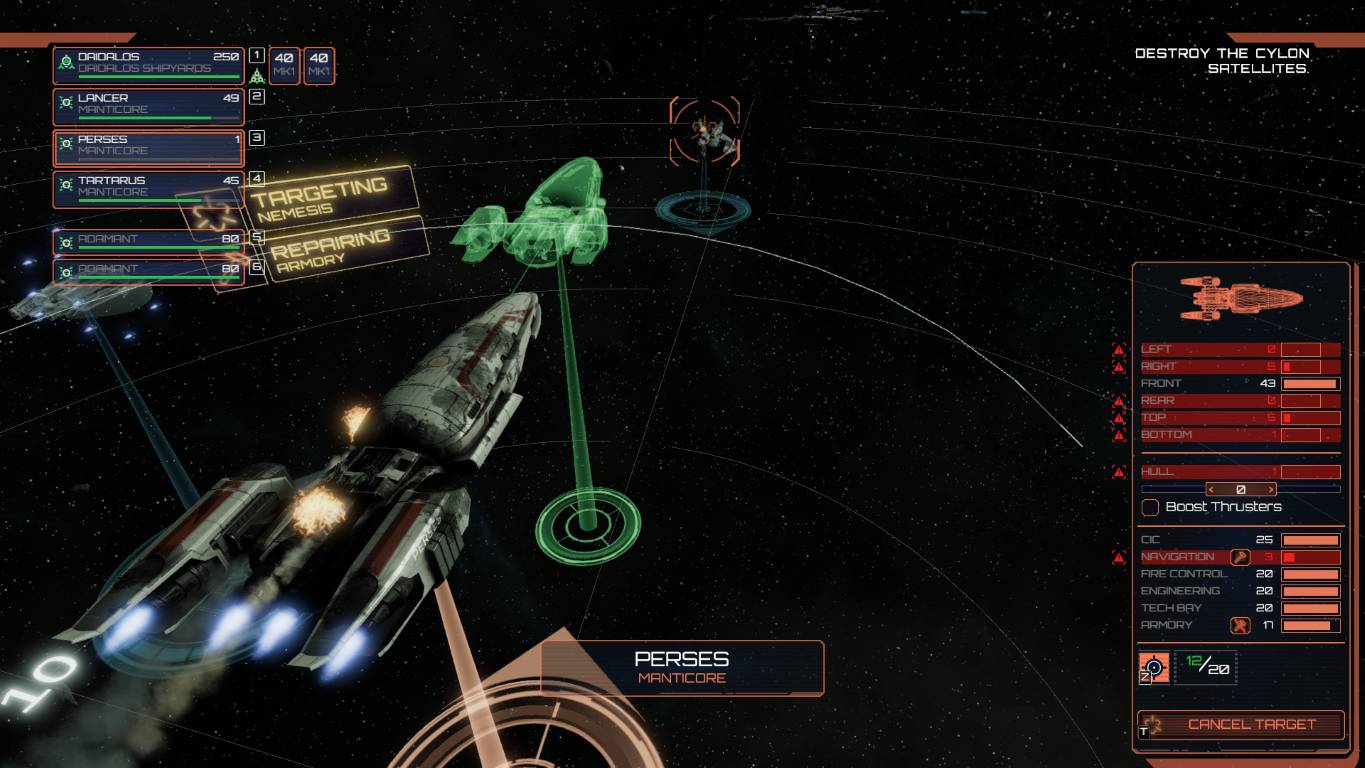This screenshot has width=1365, height=768.
Task: Toggle the Armory repair wrench icon
Action: 1240,626
